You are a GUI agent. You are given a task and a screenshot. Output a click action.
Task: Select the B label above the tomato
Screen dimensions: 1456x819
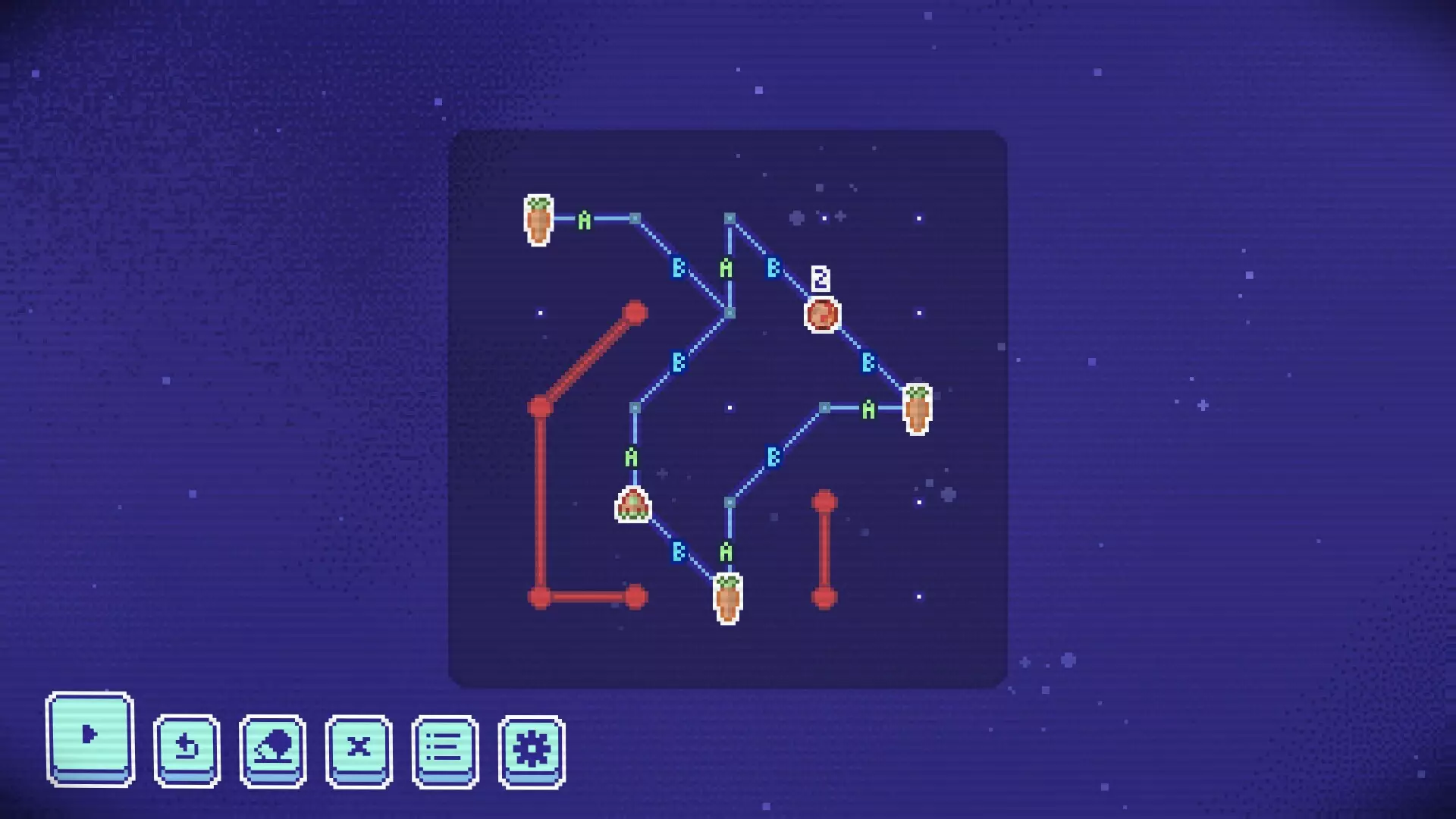tap(772, 266)
